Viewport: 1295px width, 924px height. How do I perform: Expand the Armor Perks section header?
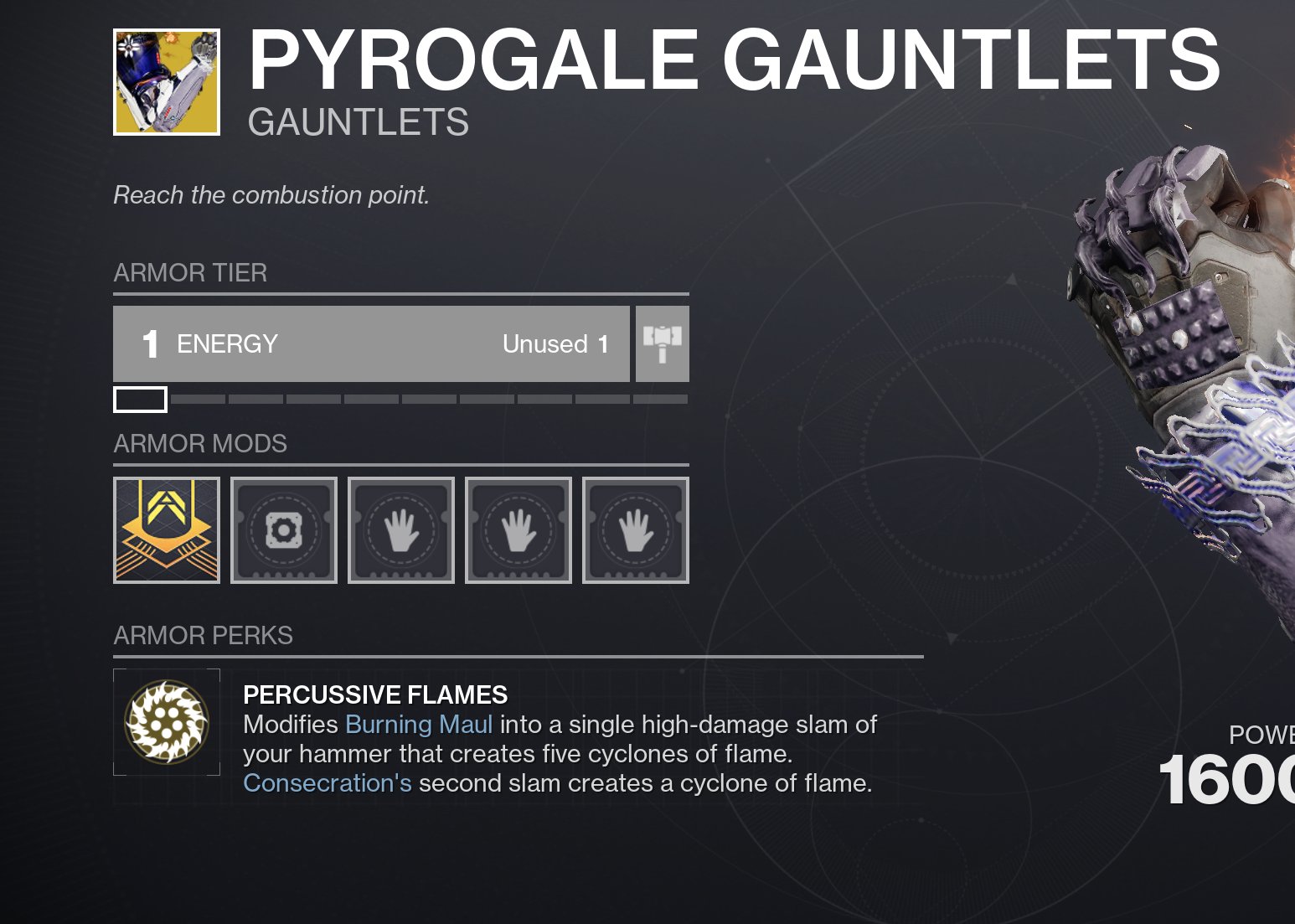pos(203,635)
